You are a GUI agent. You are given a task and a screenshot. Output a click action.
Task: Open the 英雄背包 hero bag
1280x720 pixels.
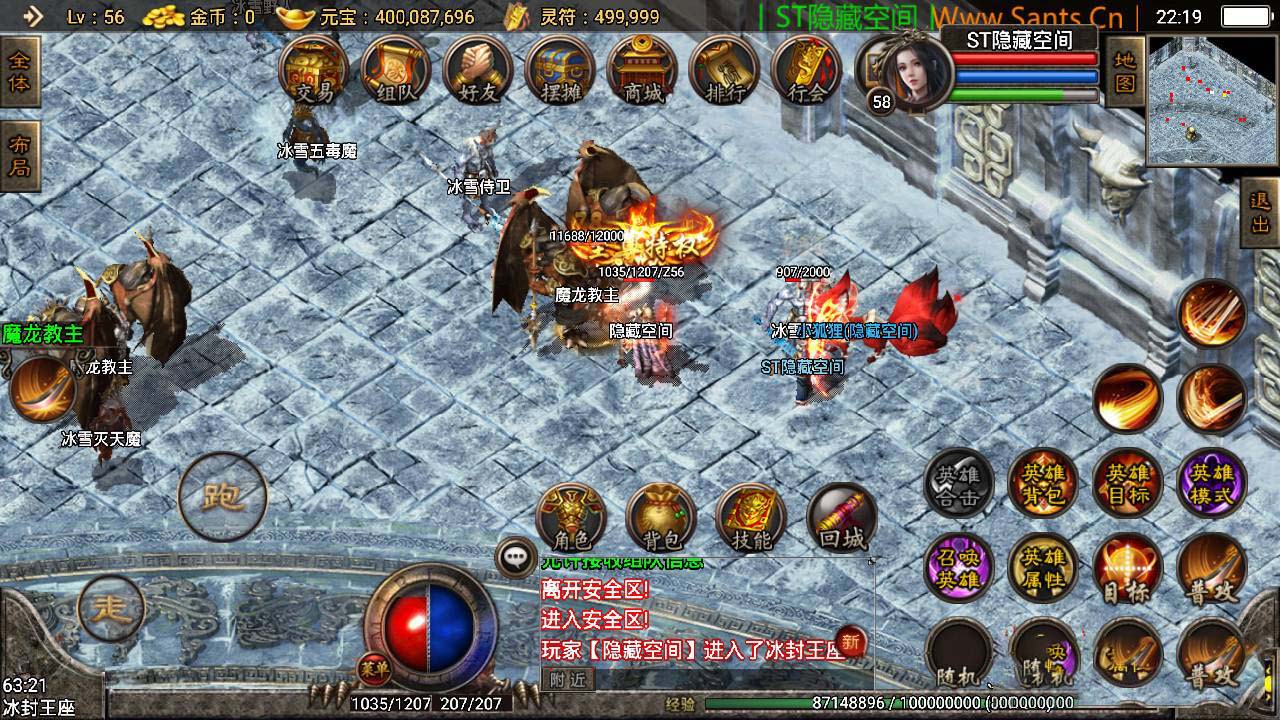[x=1042, y=484]
